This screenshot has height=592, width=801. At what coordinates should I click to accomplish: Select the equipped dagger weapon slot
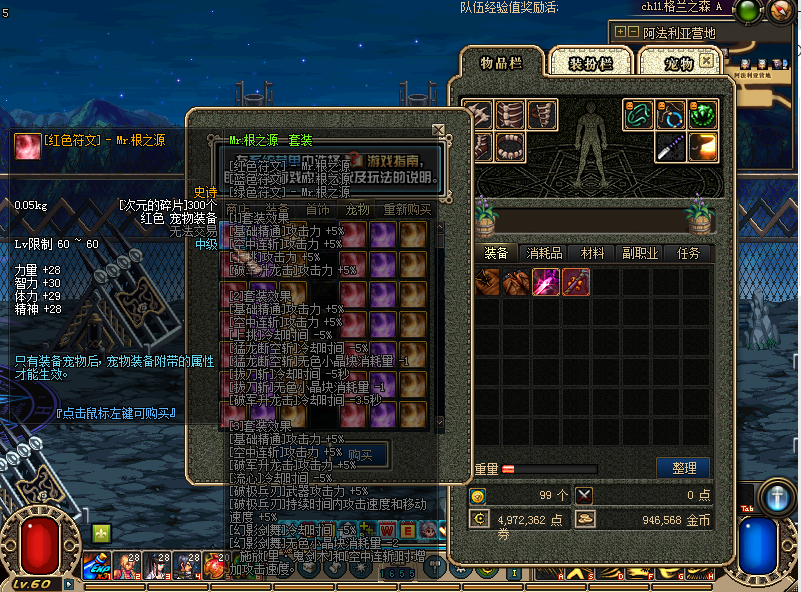(670, 148)
